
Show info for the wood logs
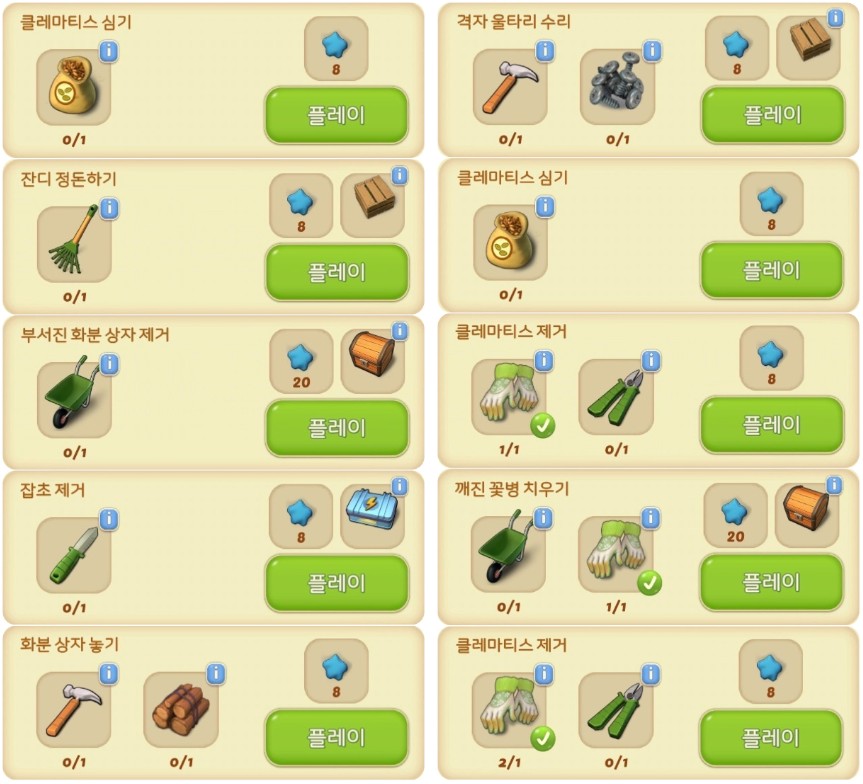215,673
